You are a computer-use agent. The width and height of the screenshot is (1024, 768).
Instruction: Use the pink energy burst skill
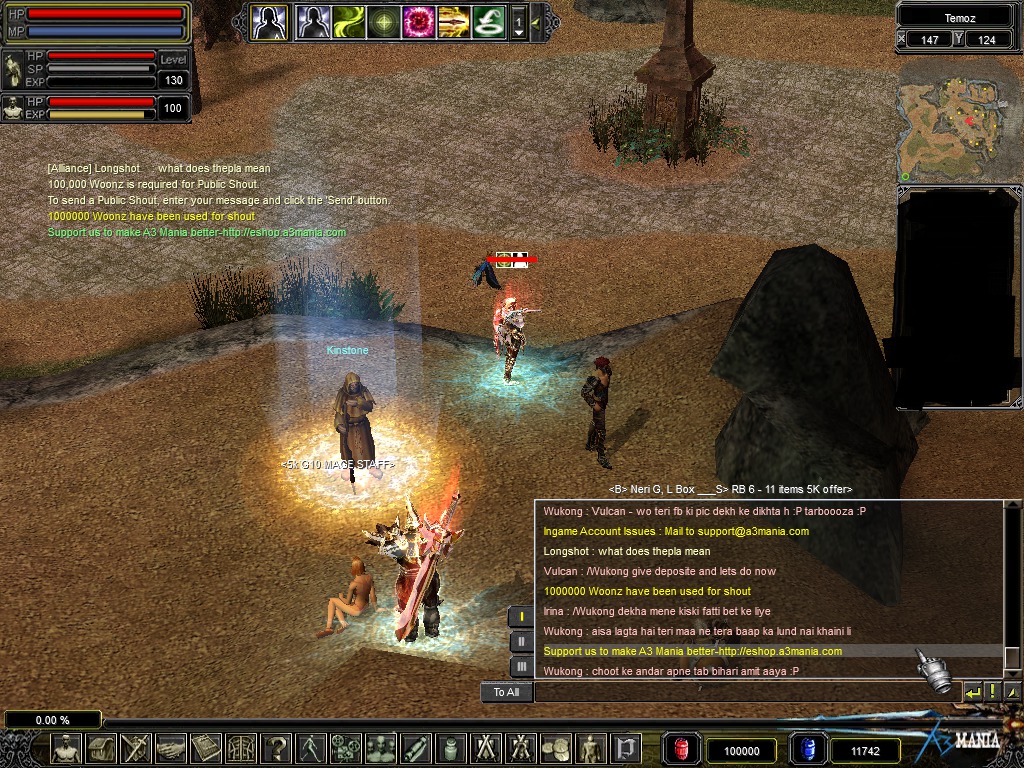[417, 22]
